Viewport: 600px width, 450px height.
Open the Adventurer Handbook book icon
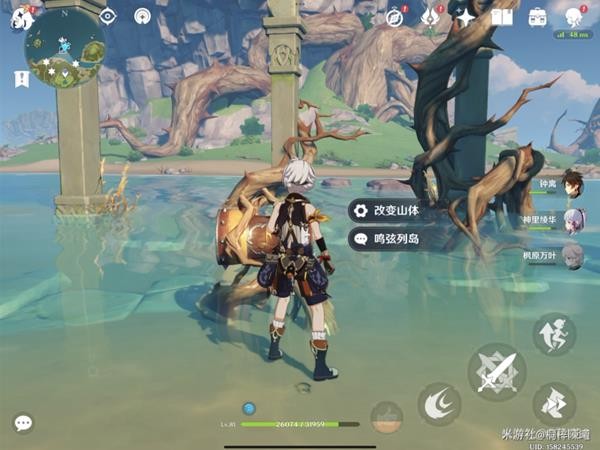coord(501,17)
